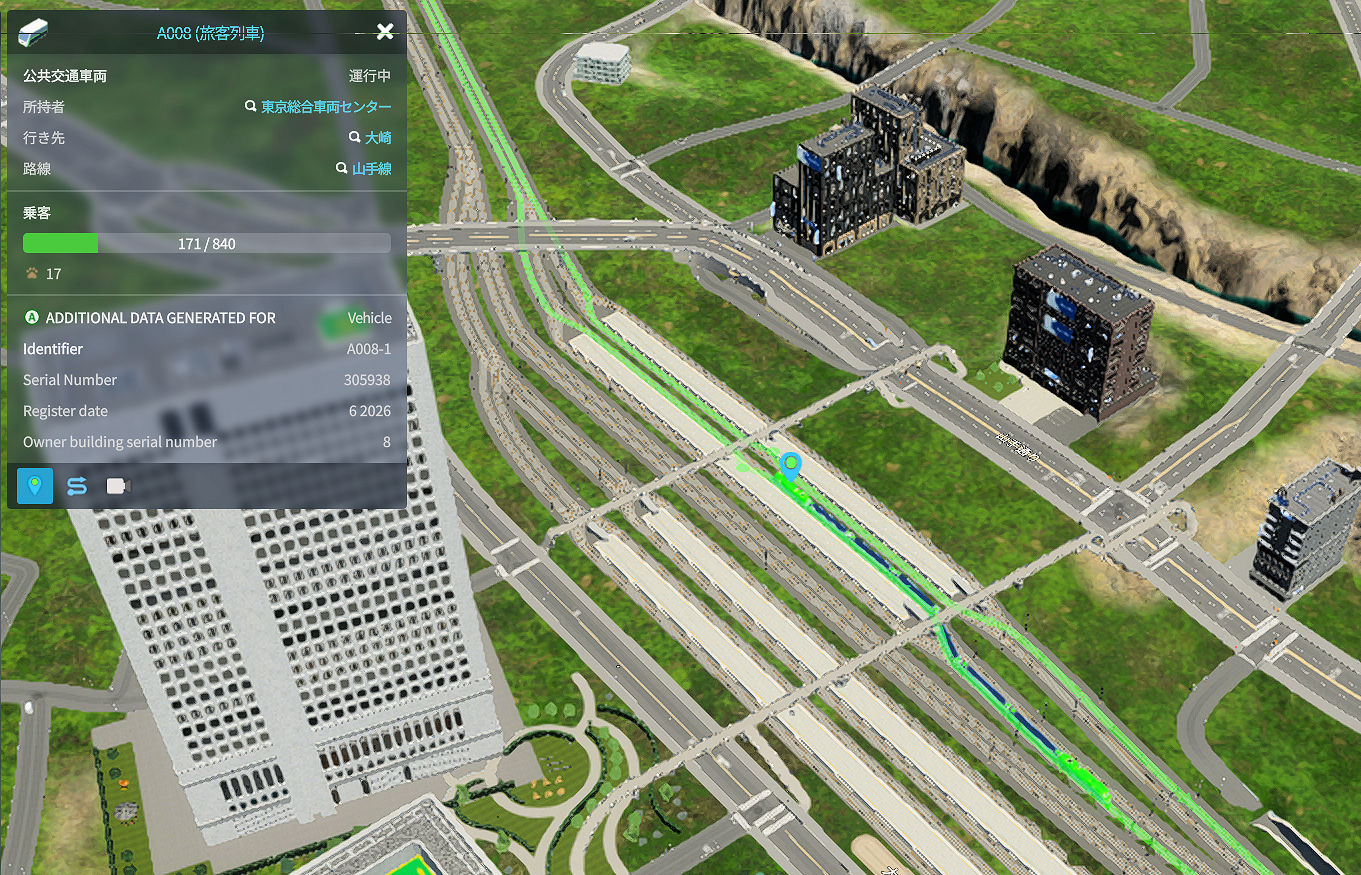1361x875 pixels.
Task: Click the blue map pin marker above train
Action: click(791, 465)
